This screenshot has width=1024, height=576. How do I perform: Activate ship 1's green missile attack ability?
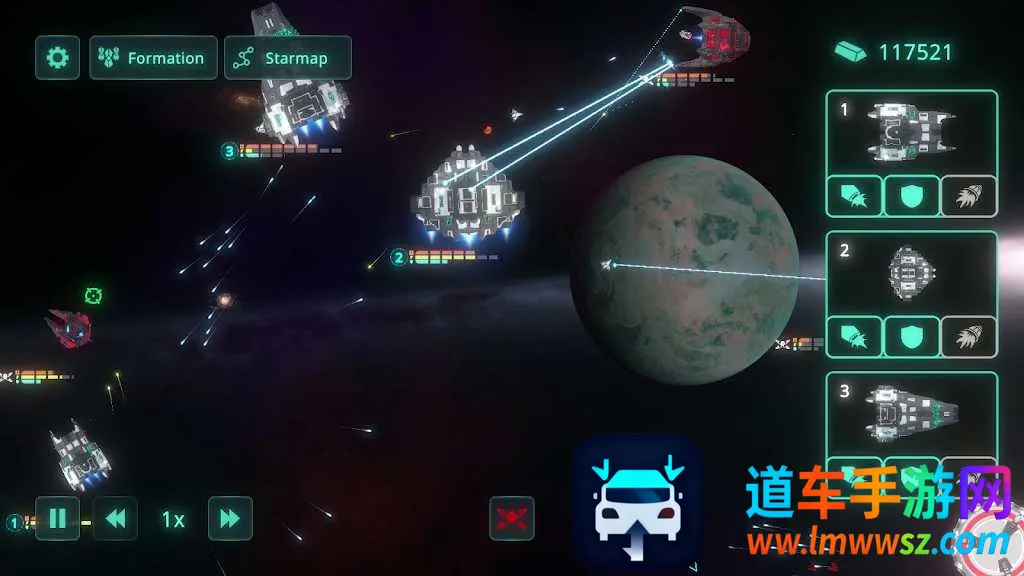[x=854, y=196]
